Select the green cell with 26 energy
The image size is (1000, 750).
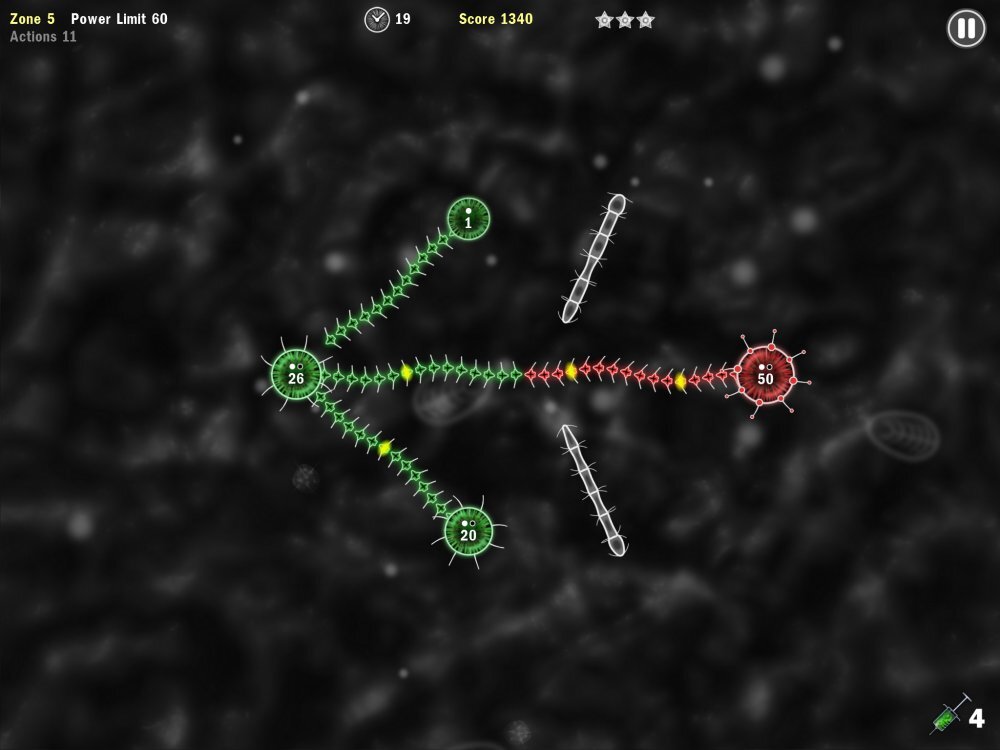click(x=296, y=374)
